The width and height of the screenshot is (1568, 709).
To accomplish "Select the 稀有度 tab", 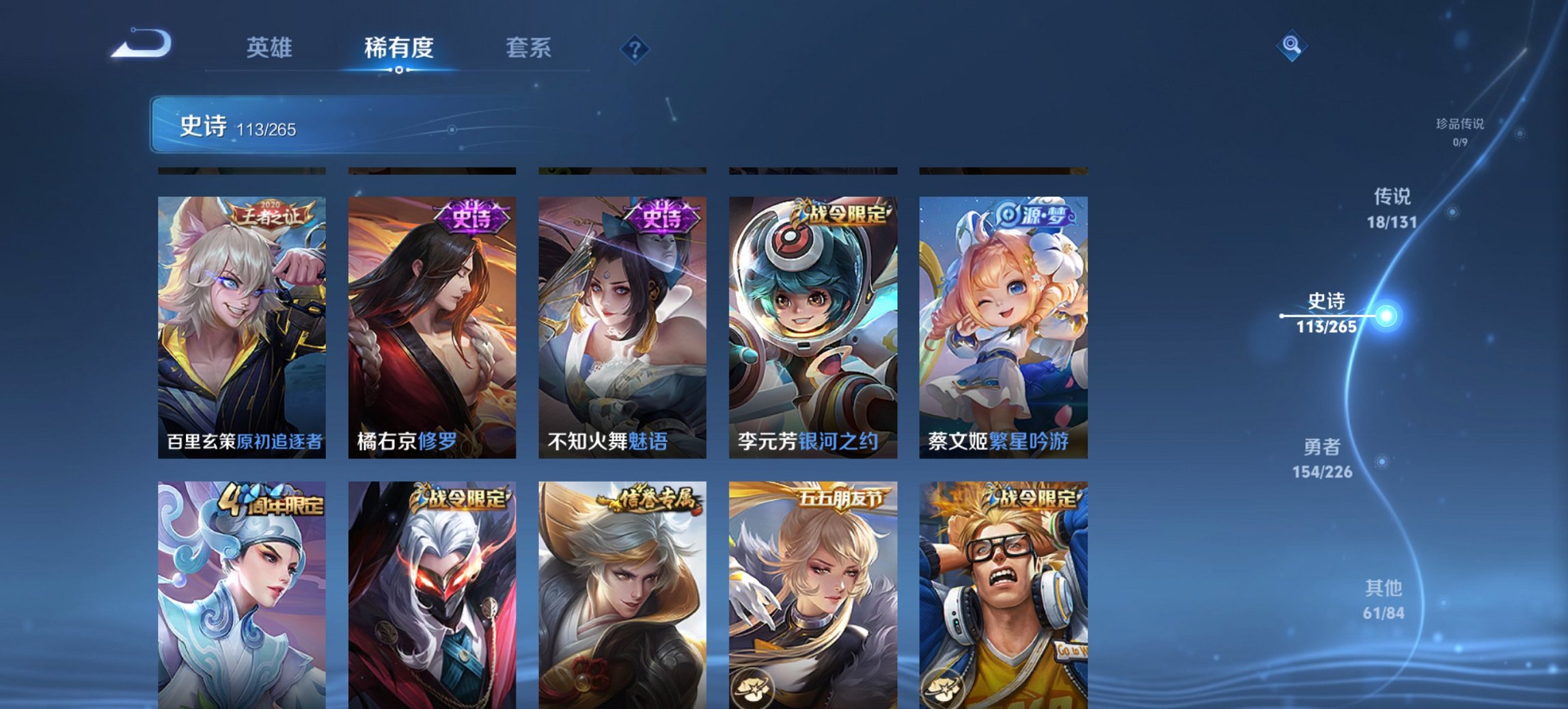I will (x=398, y=48).
